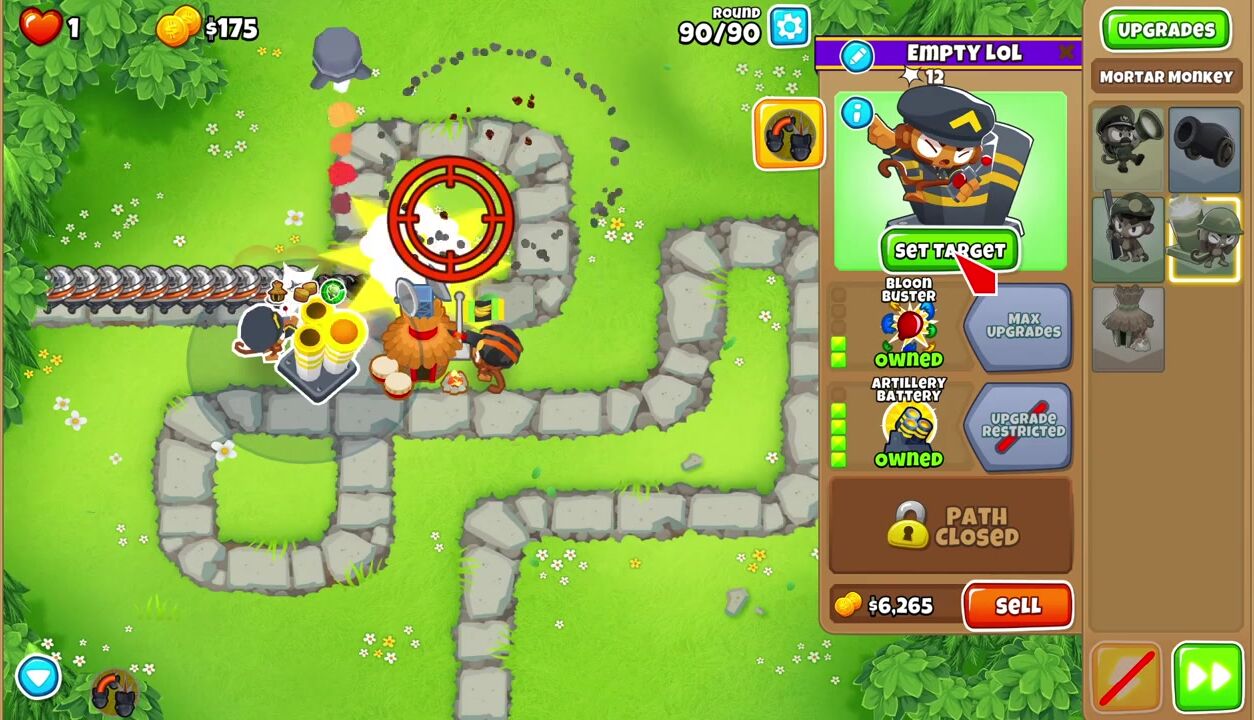
Task: Click the Set Target button
Action: pos(949,251)
